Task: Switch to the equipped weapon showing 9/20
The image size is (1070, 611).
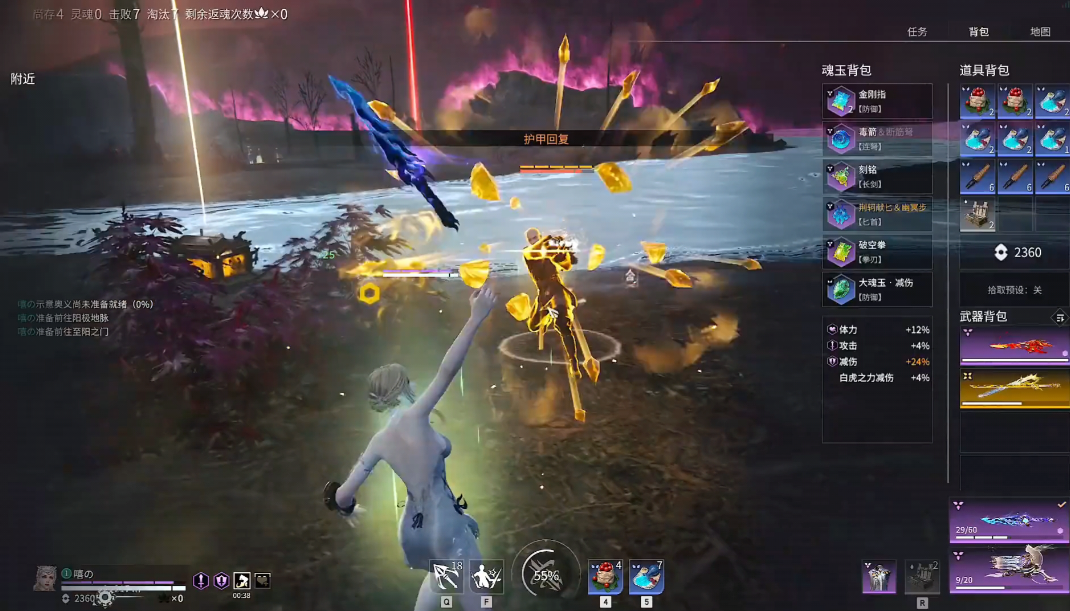Action: coord(1009,567)
